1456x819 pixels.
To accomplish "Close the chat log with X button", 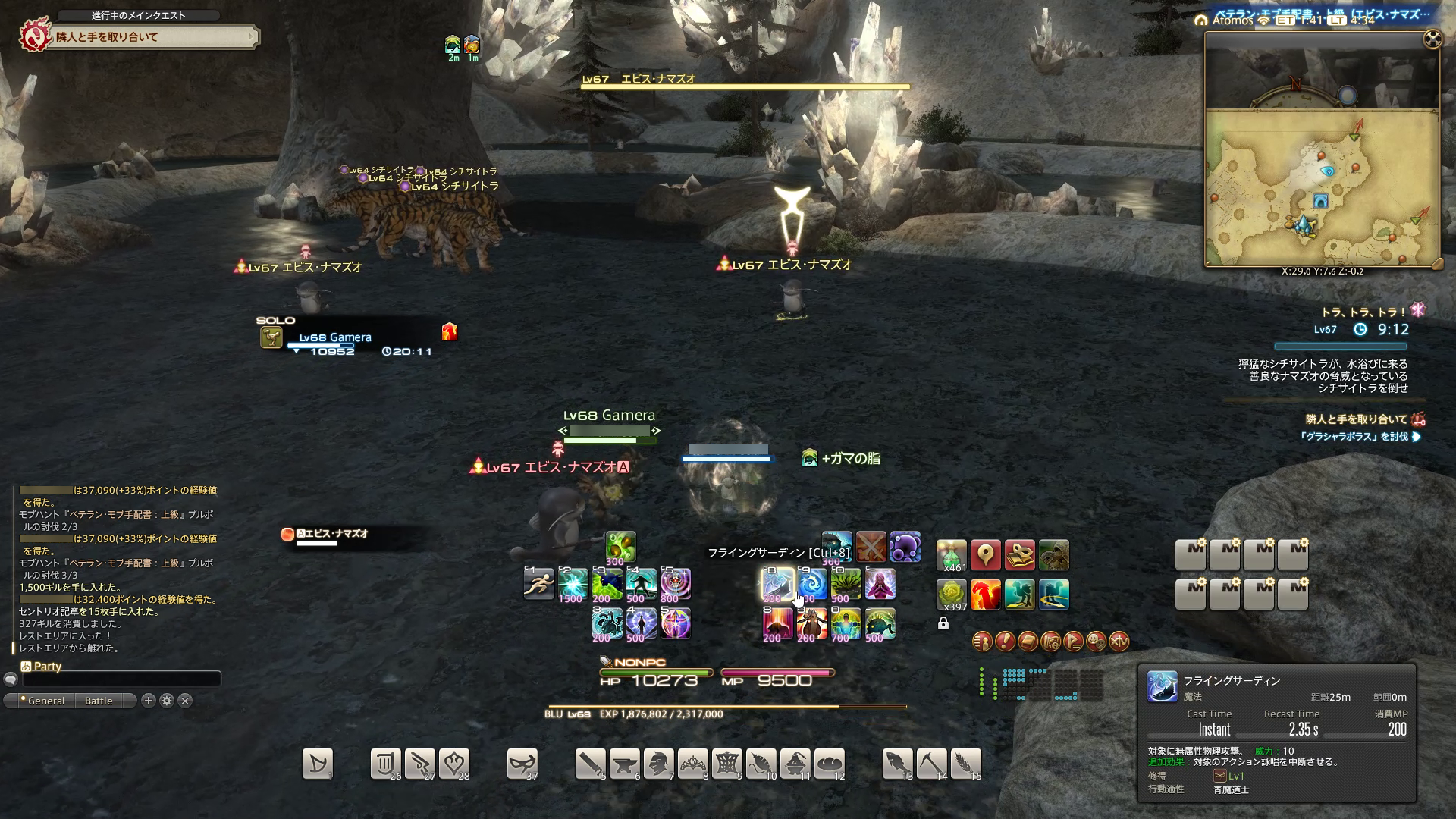I will coord(185,701).
